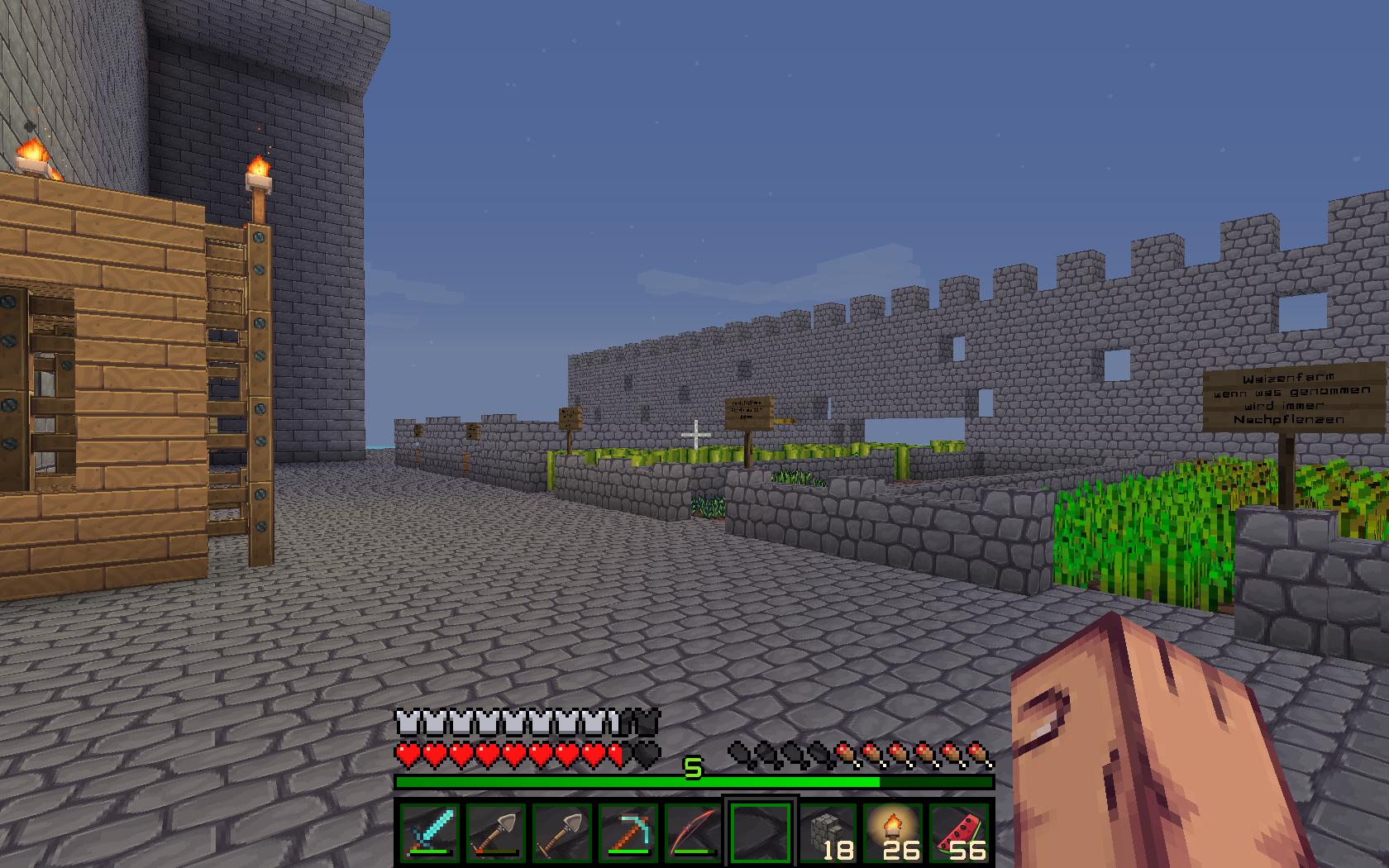Pick the torch stack of 26
1389x868 pixels.
[x=893, y=832]
